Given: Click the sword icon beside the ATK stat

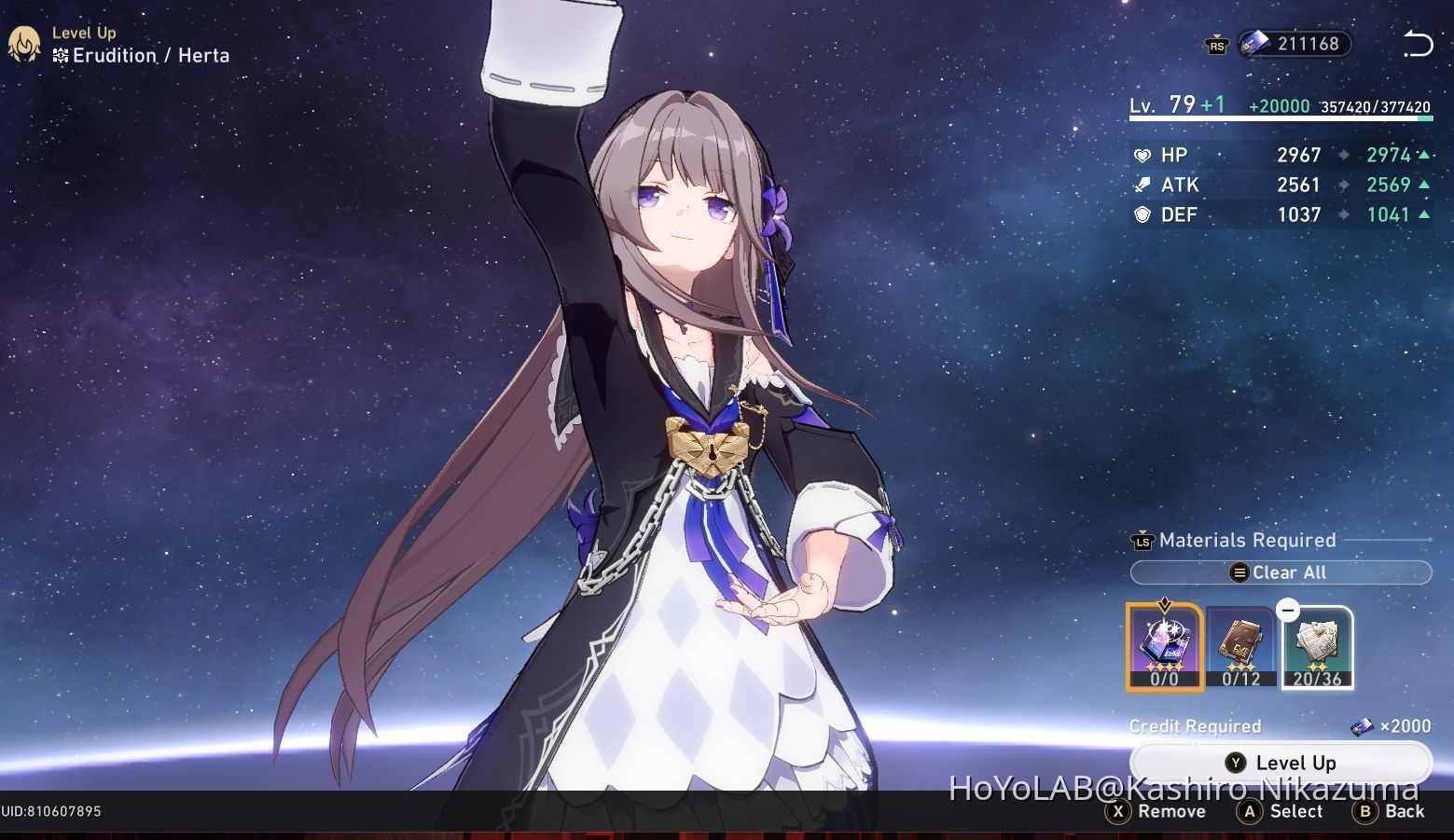Looking at the screenshot, I should (x=1142, y=185).
